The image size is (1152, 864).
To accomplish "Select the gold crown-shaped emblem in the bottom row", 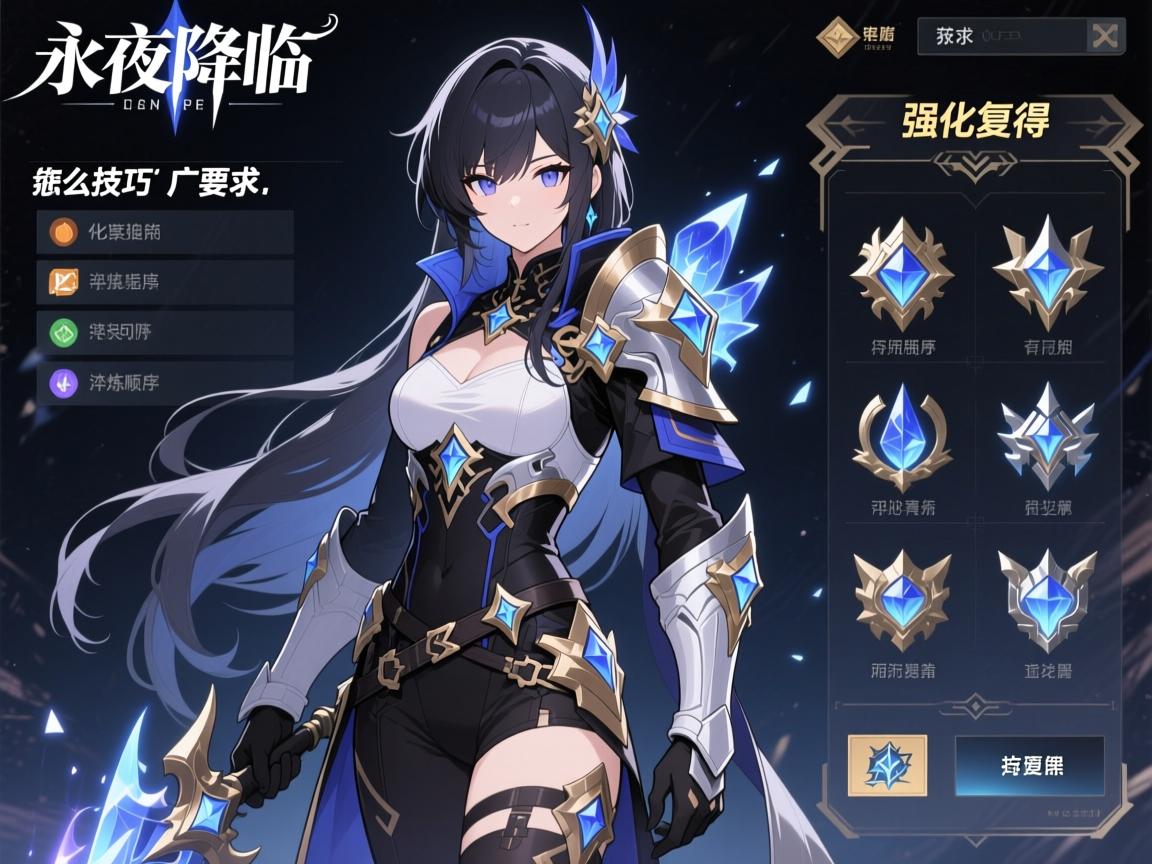I will [x=902, y=598].
